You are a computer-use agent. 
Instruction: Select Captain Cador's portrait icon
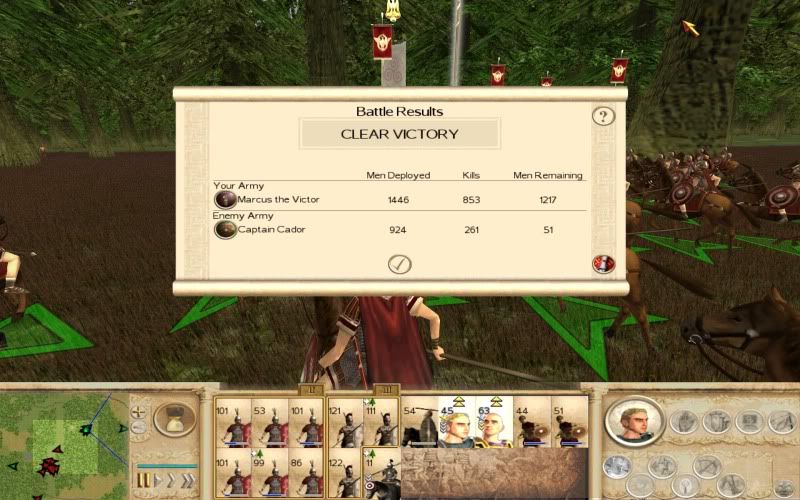pos(225,229)
